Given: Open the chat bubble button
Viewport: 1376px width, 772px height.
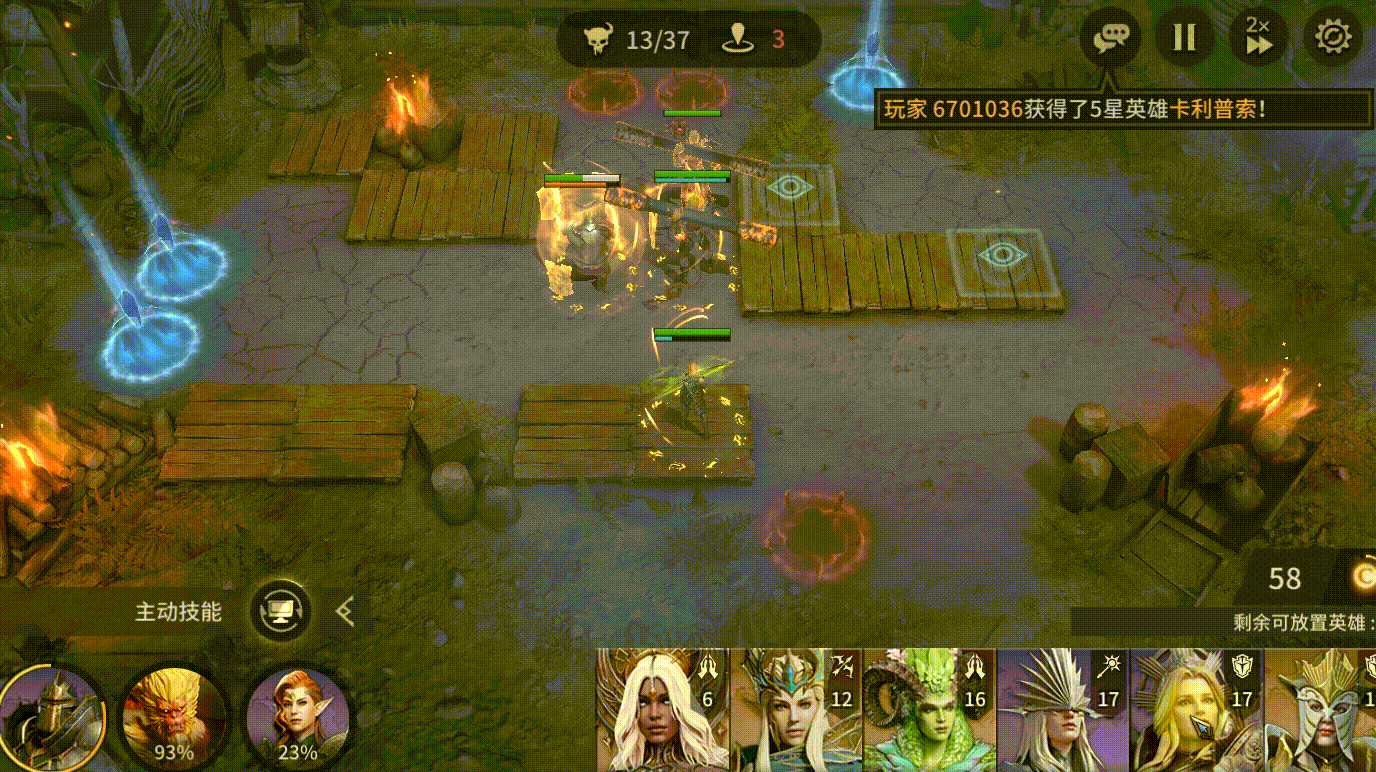Looking at the screenshot, I should point(1110,38).
